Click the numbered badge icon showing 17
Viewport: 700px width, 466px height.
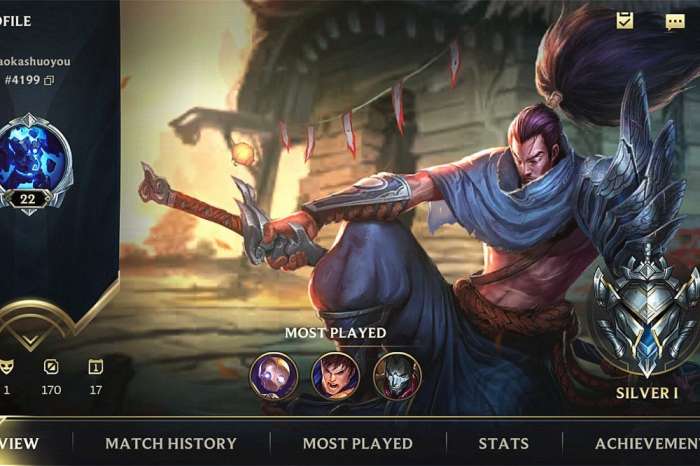96,367
